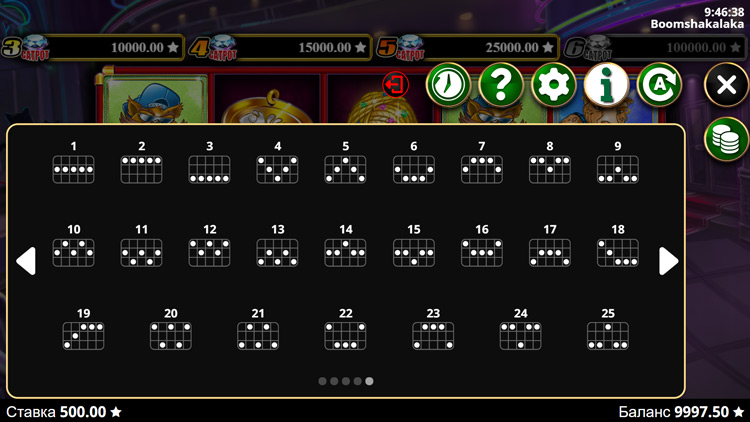Open the coin stack bet button

(x=726, y=139)
